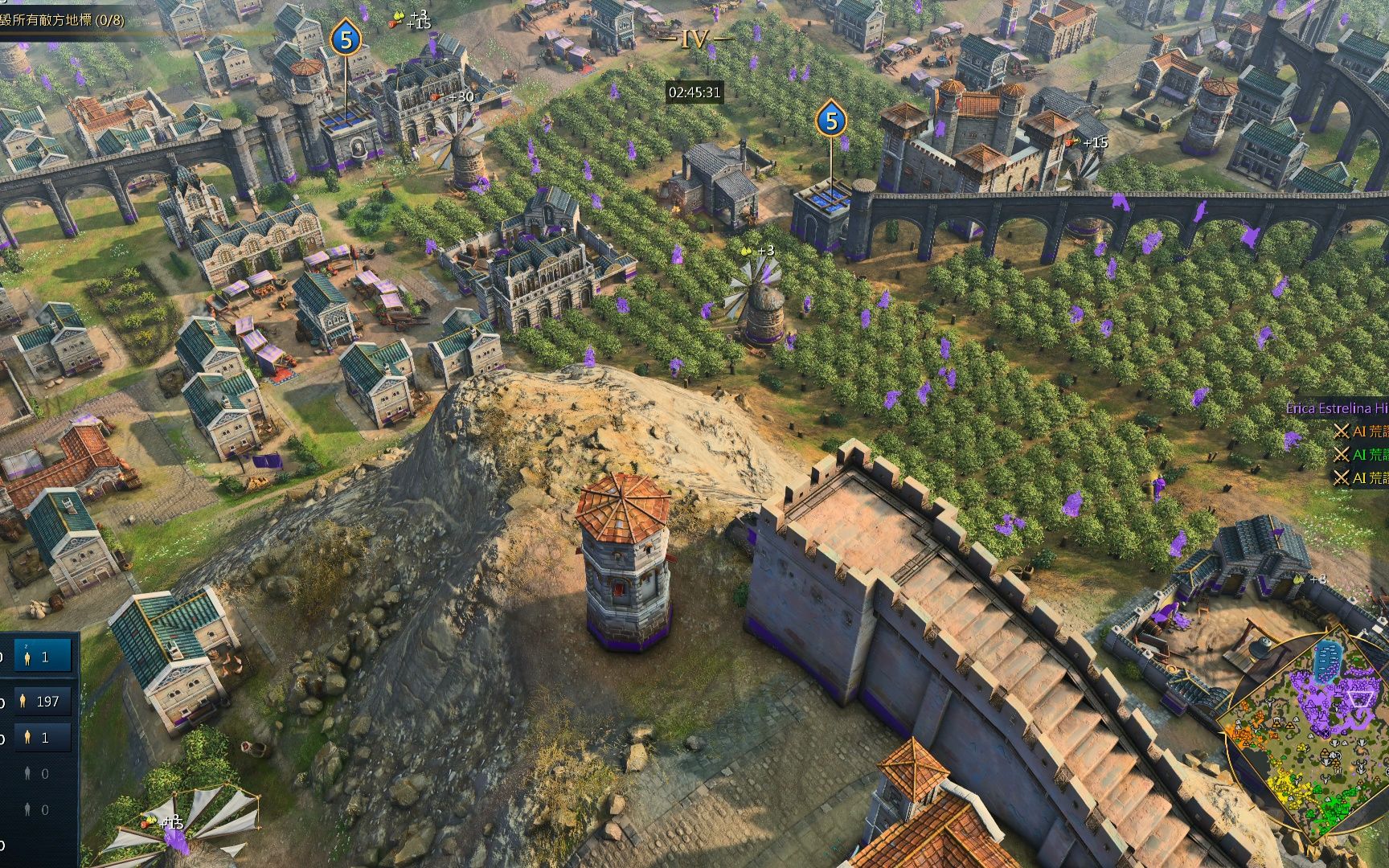Click the Age IV indicator

[694, 39]
